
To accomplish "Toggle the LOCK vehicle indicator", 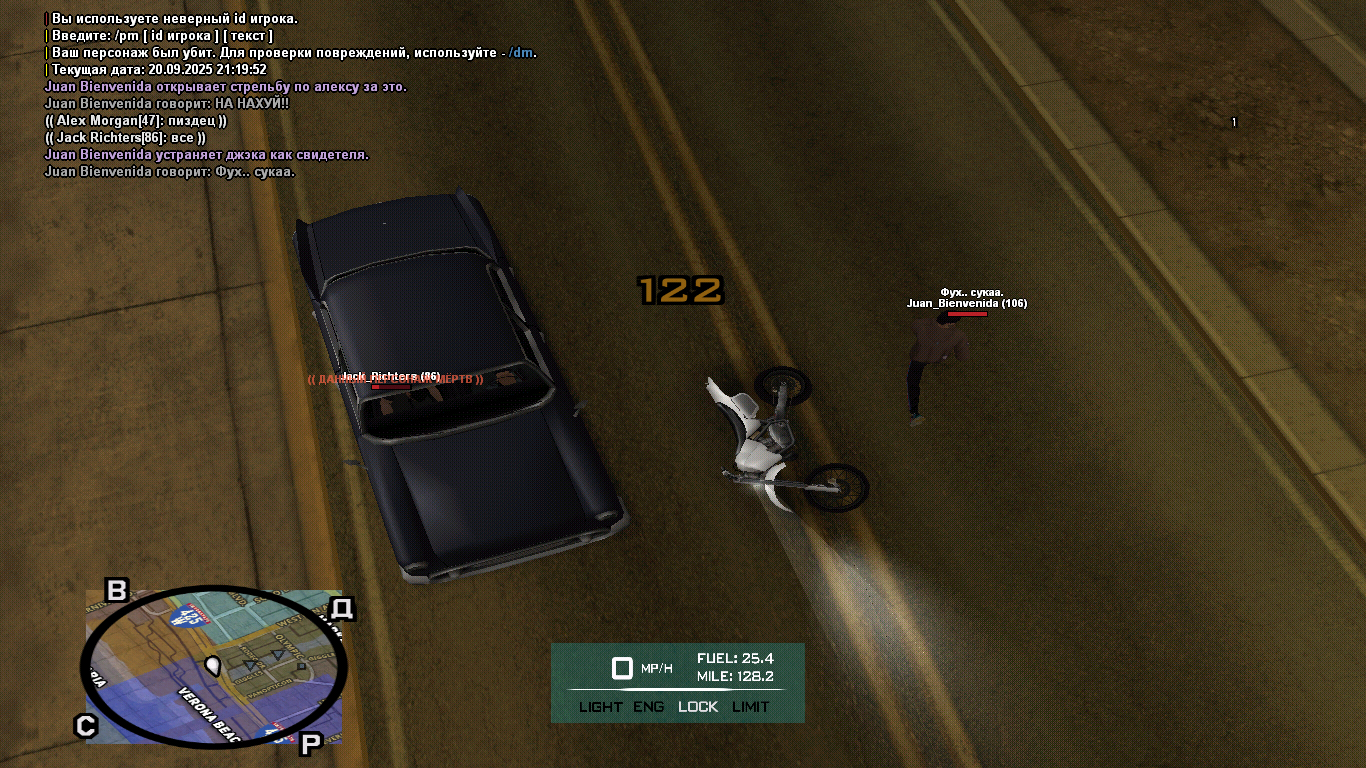I will tap(698, 707).
